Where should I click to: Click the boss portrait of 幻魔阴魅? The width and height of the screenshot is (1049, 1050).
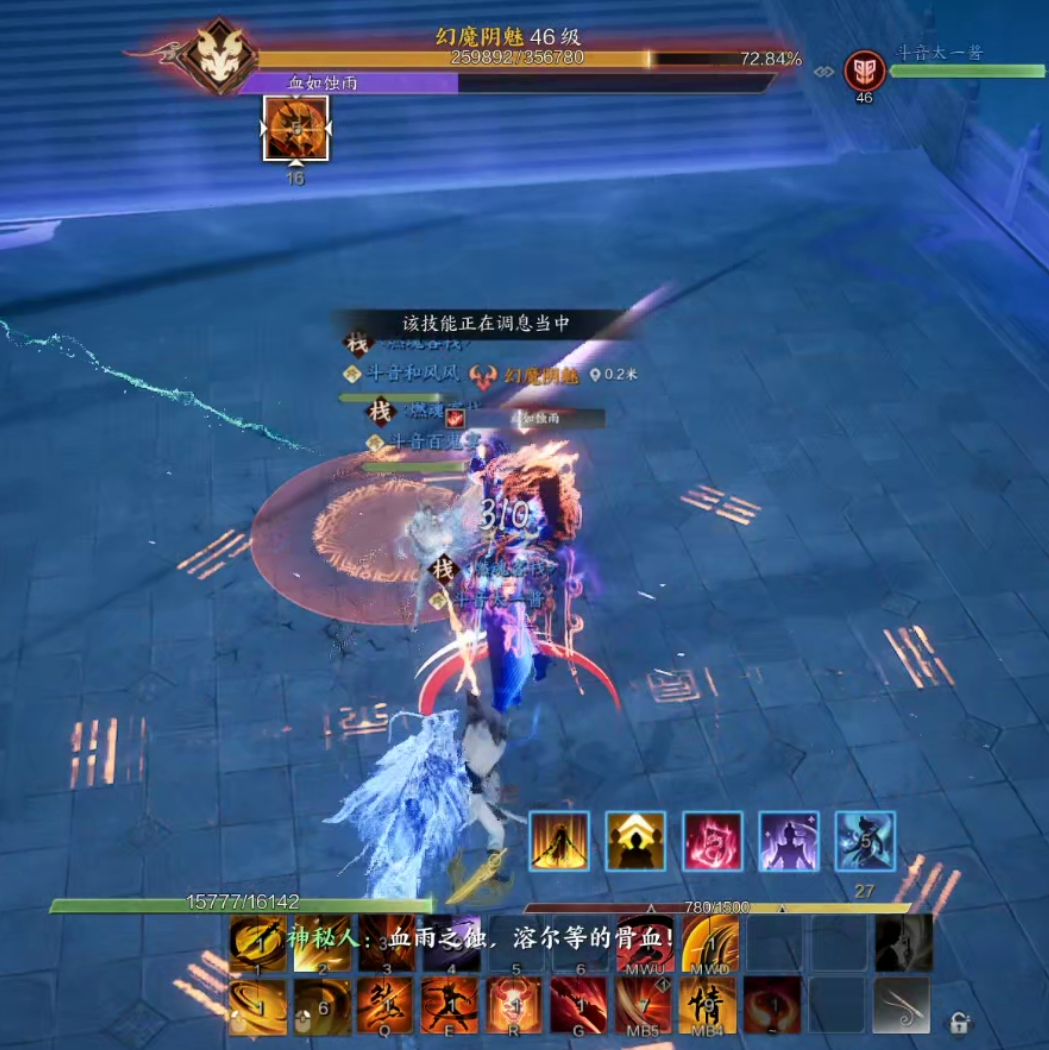coord(217,55)
